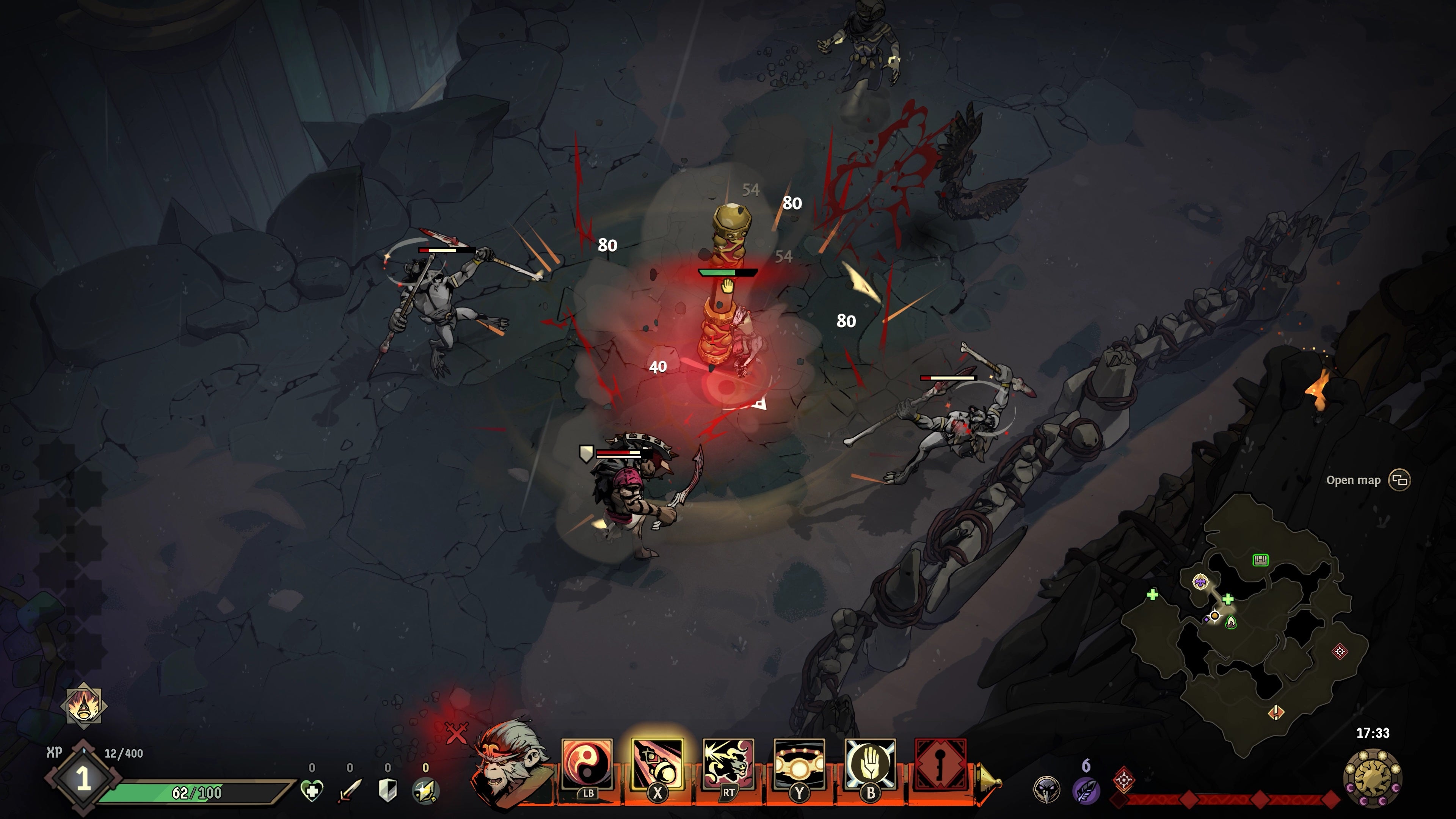Select the flaming bell buff icon
This screenshot has height=819, width=1456.
pyautogui.click(x=84, y=705)
